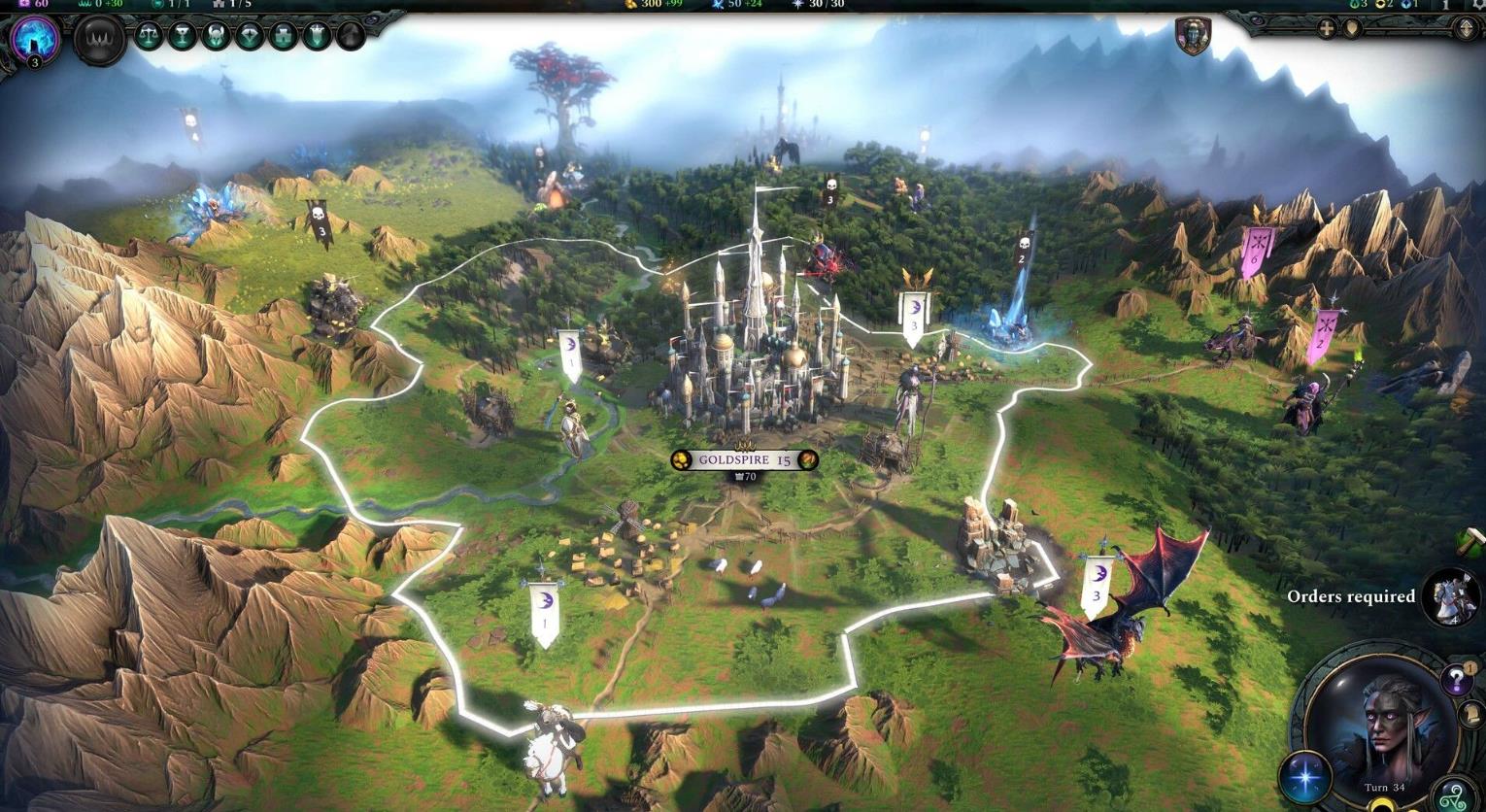Open the army units helmet panel

point(218,36)
